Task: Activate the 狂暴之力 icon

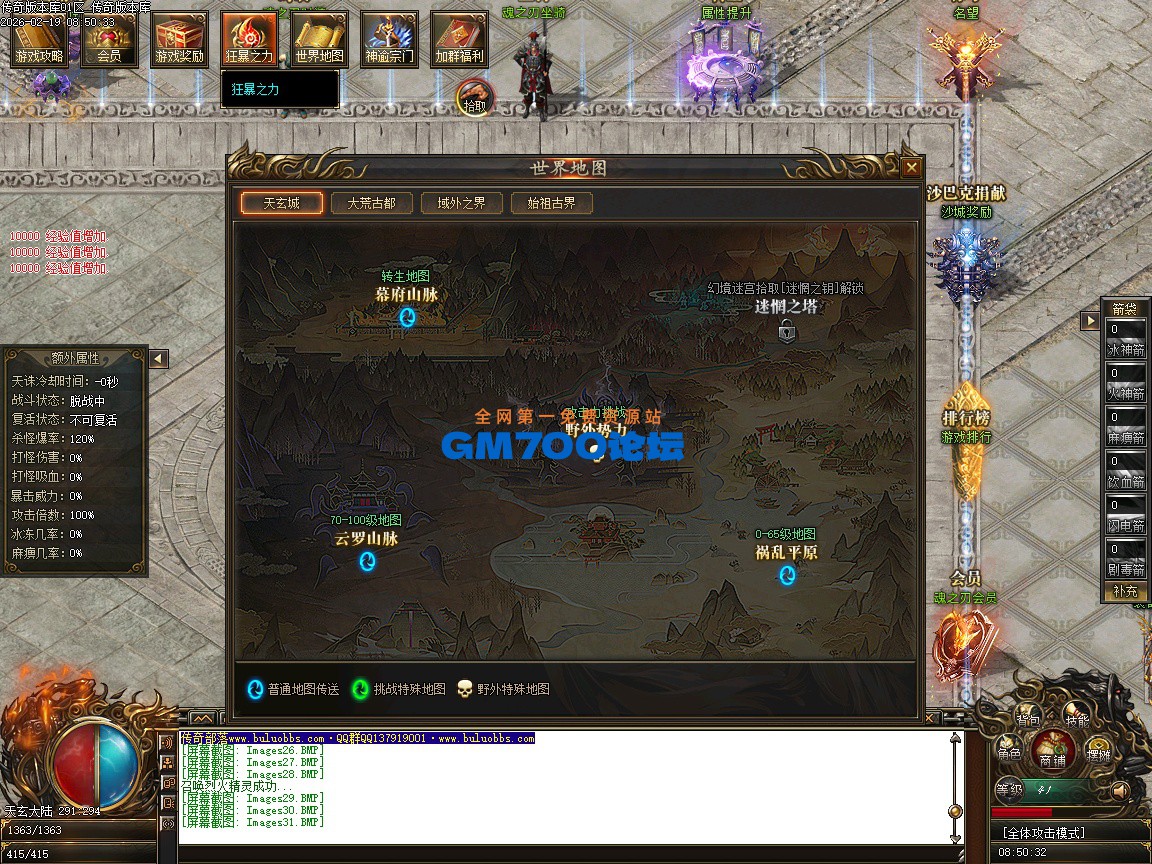Action: point(250,38)
